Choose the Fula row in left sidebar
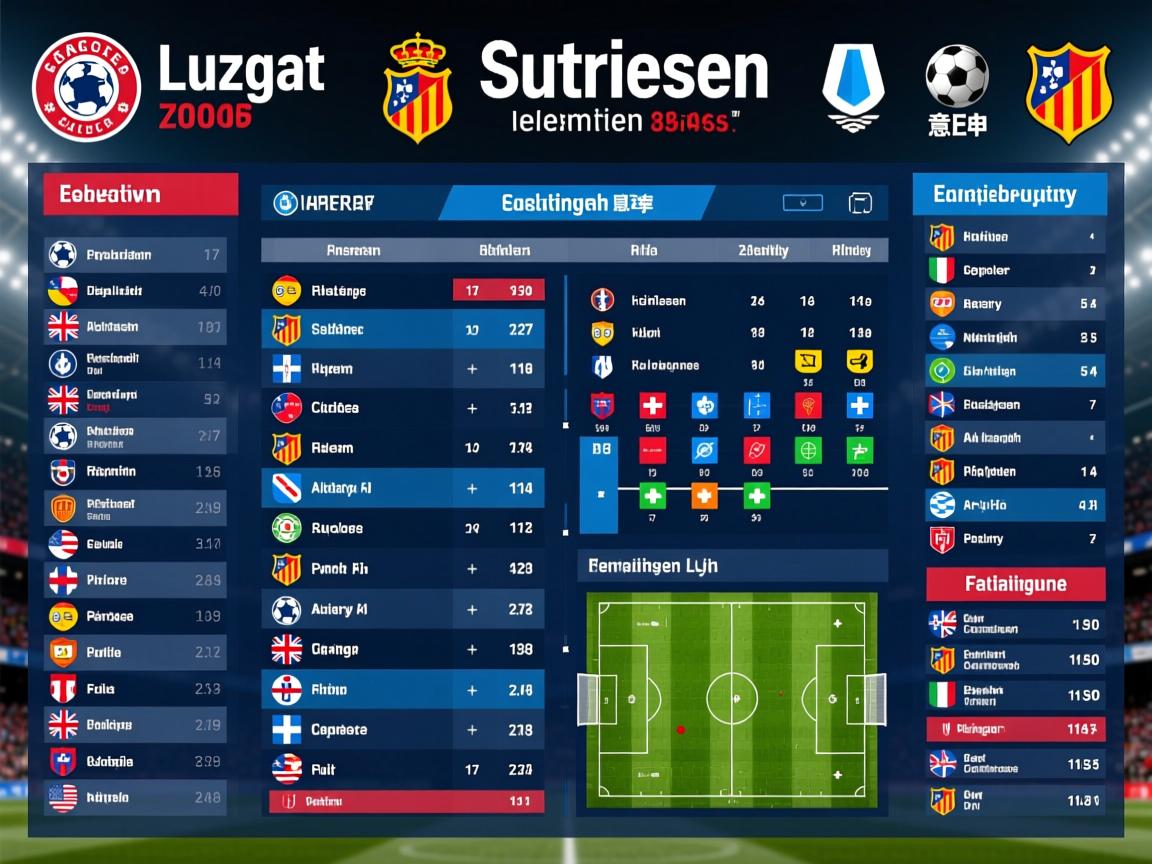The image size is (1152, 864). pos(136,689)
